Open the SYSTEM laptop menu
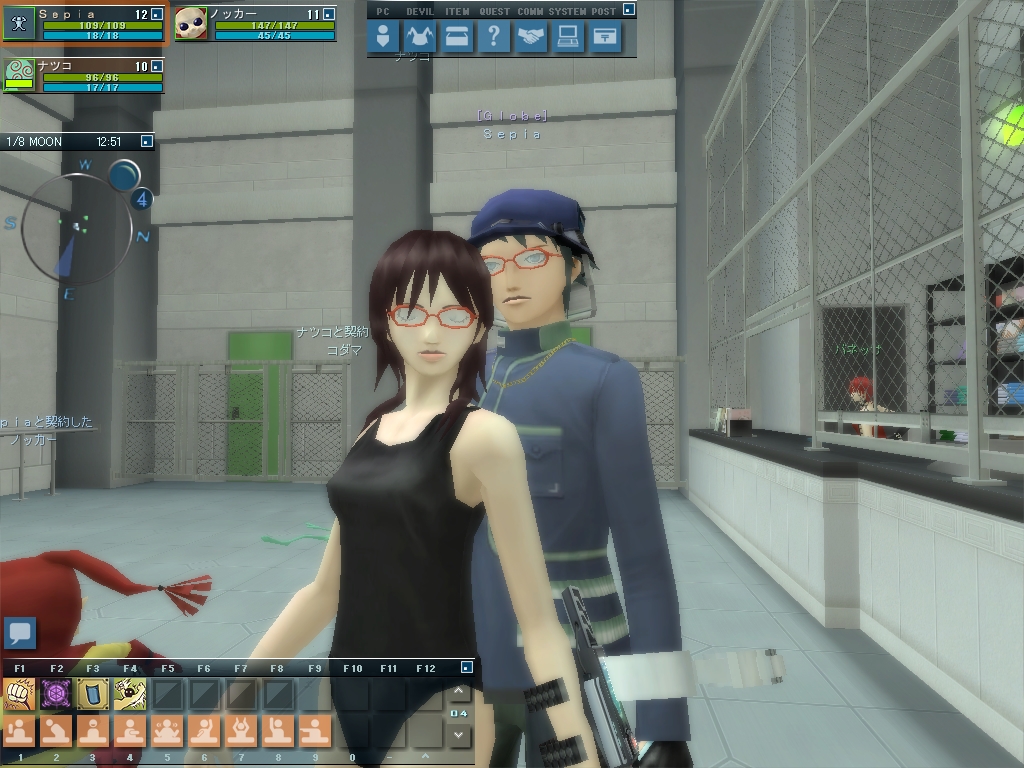1024x768 pixels. [568, 37]
